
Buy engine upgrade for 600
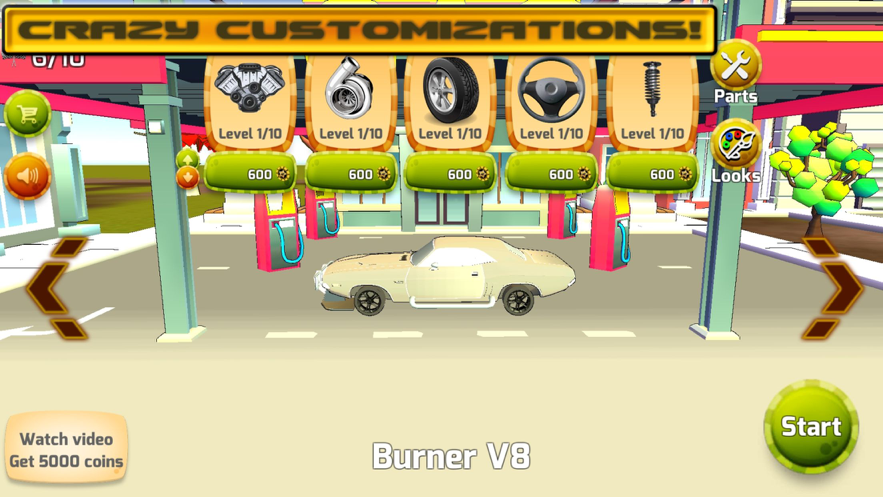(250, 174)
